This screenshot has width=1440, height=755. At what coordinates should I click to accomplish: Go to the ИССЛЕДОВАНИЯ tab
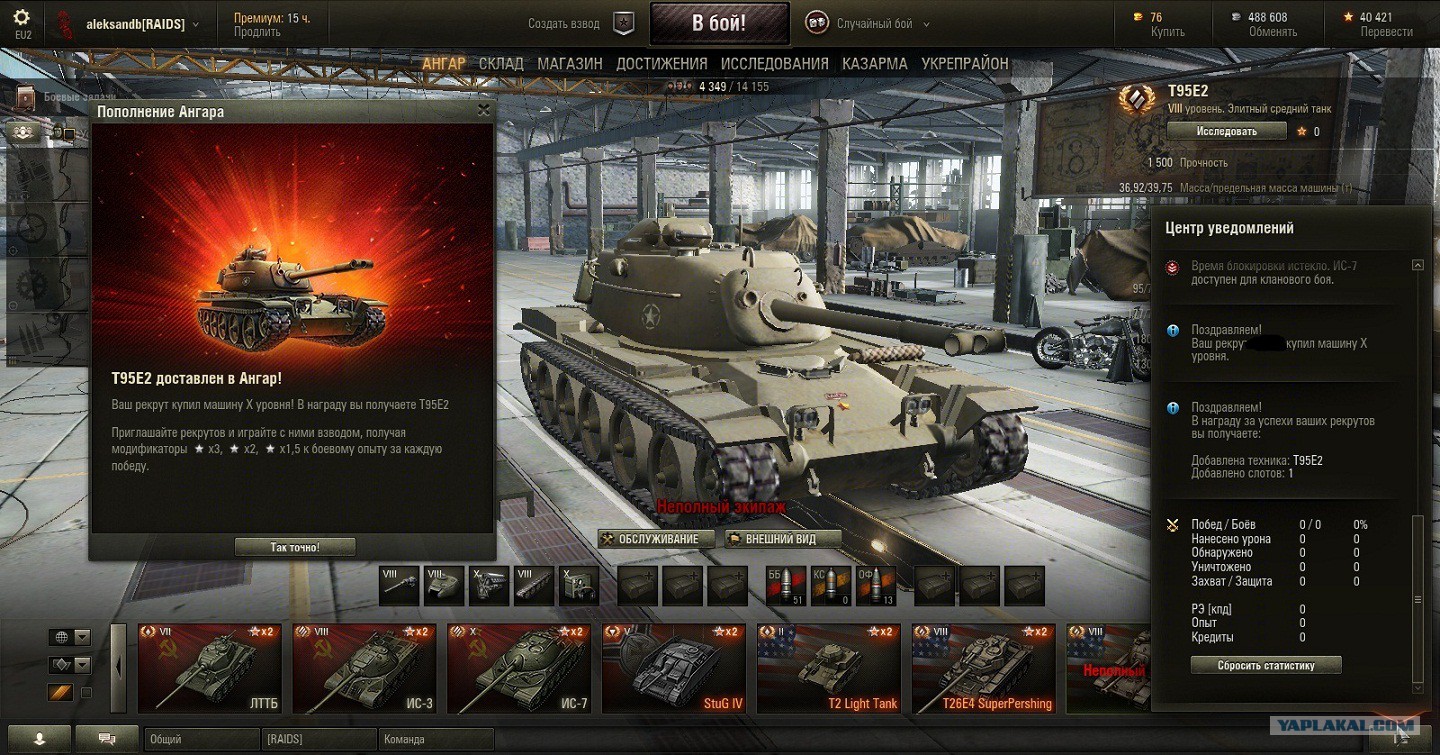(774, 63)
